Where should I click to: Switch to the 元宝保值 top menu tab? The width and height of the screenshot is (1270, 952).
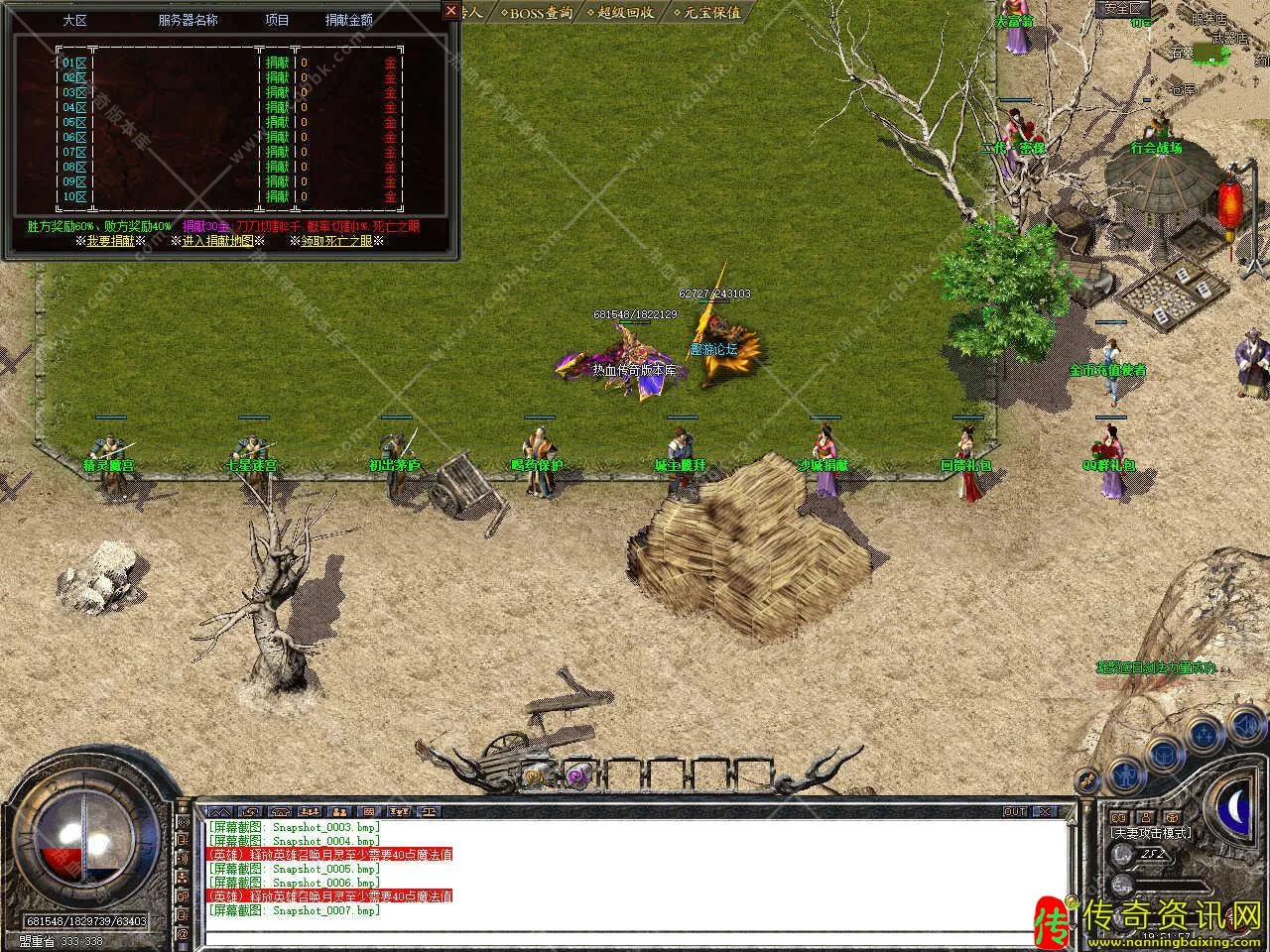click(706, 12)
